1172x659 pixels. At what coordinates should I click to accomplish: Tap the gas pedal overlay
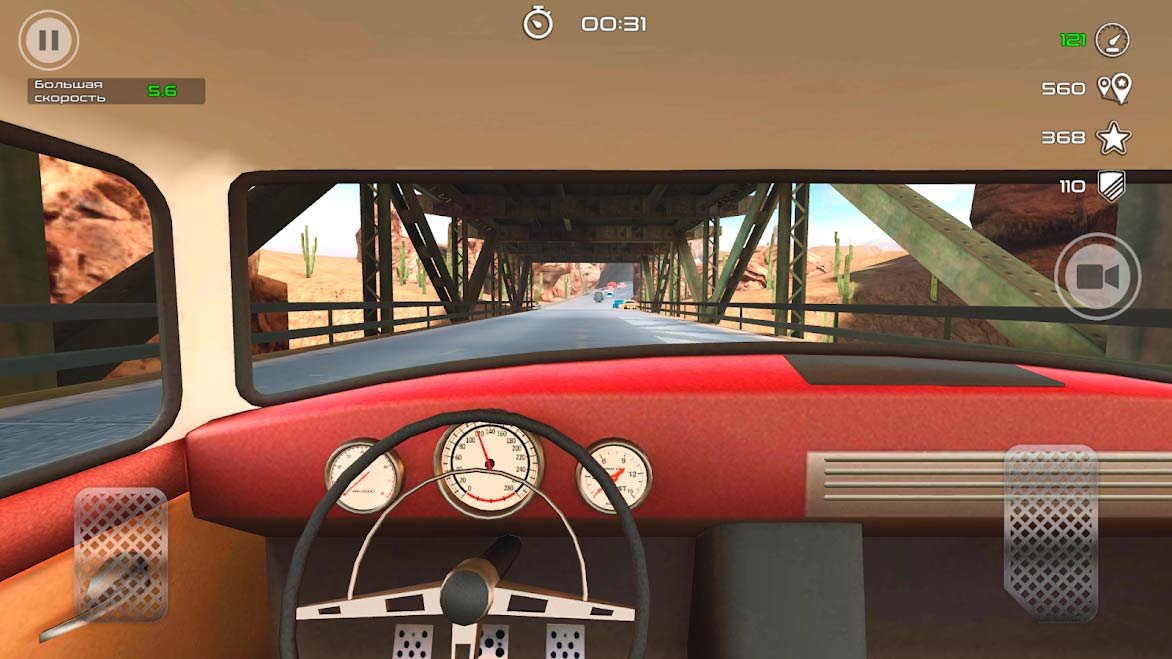(x=1050, y=532)
